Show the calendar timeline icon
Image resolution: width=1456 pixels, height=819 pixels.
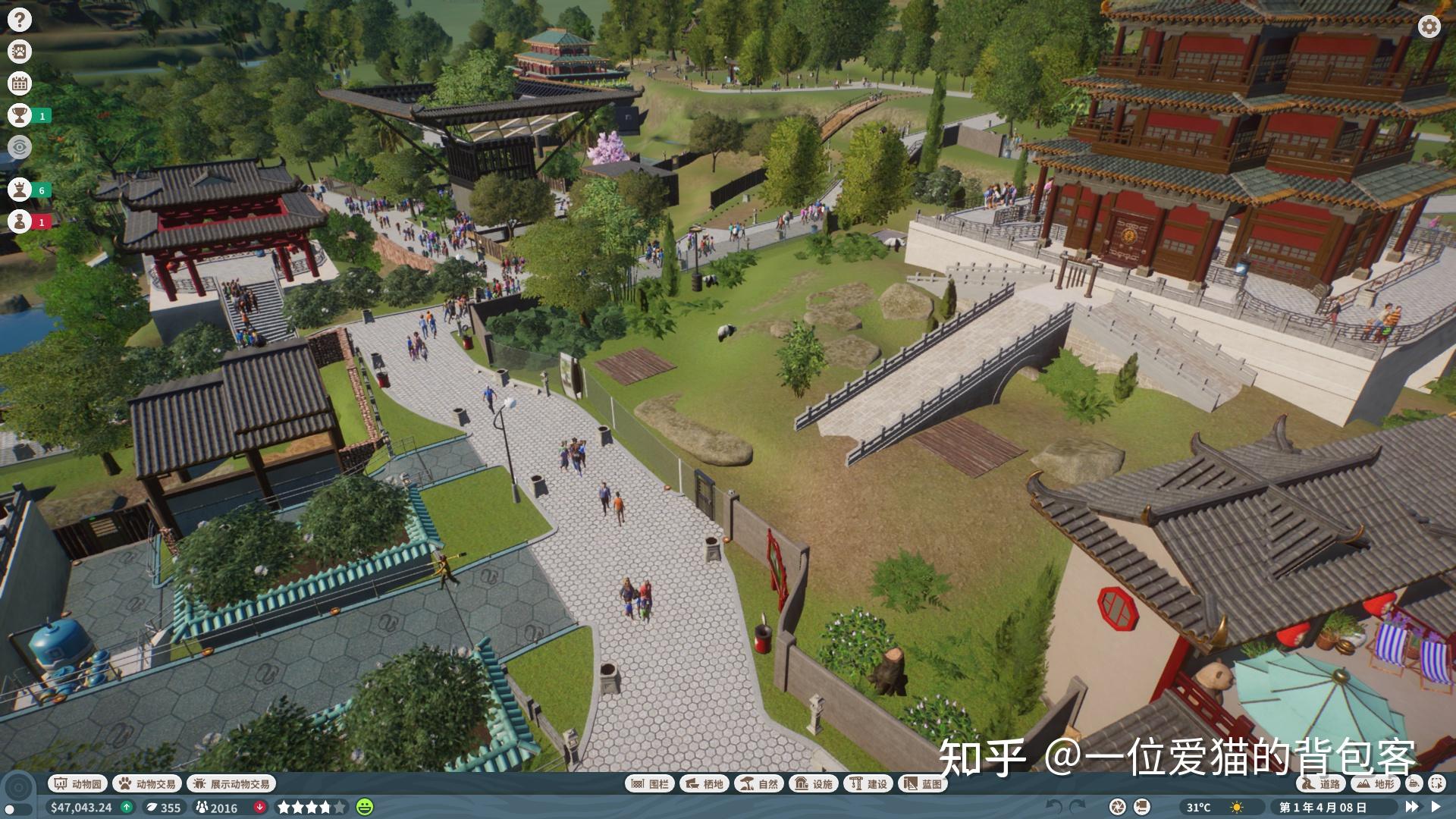click(x=20, y=83)
